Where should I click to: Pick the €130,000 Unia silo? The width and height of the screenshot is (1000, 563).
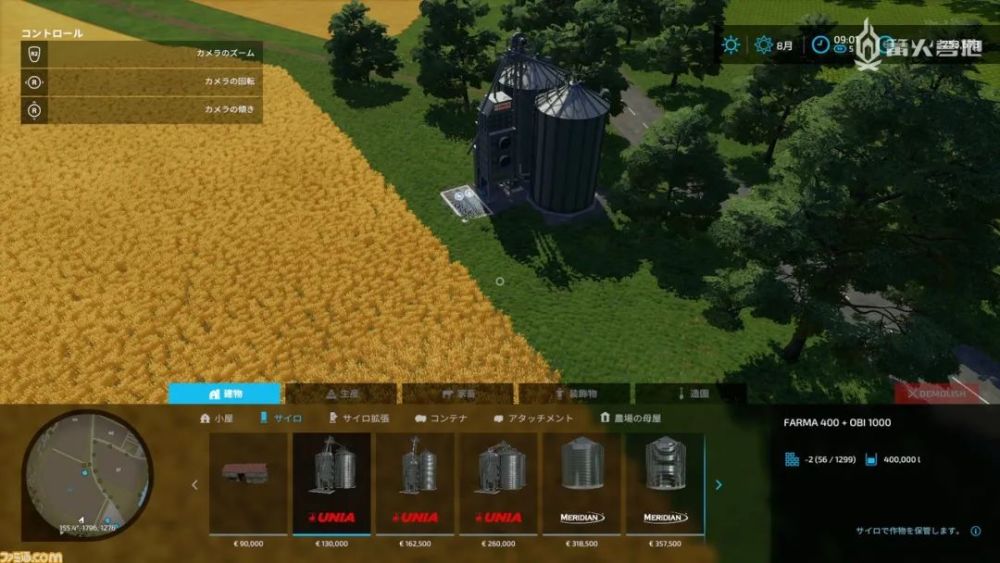(331, 484)
